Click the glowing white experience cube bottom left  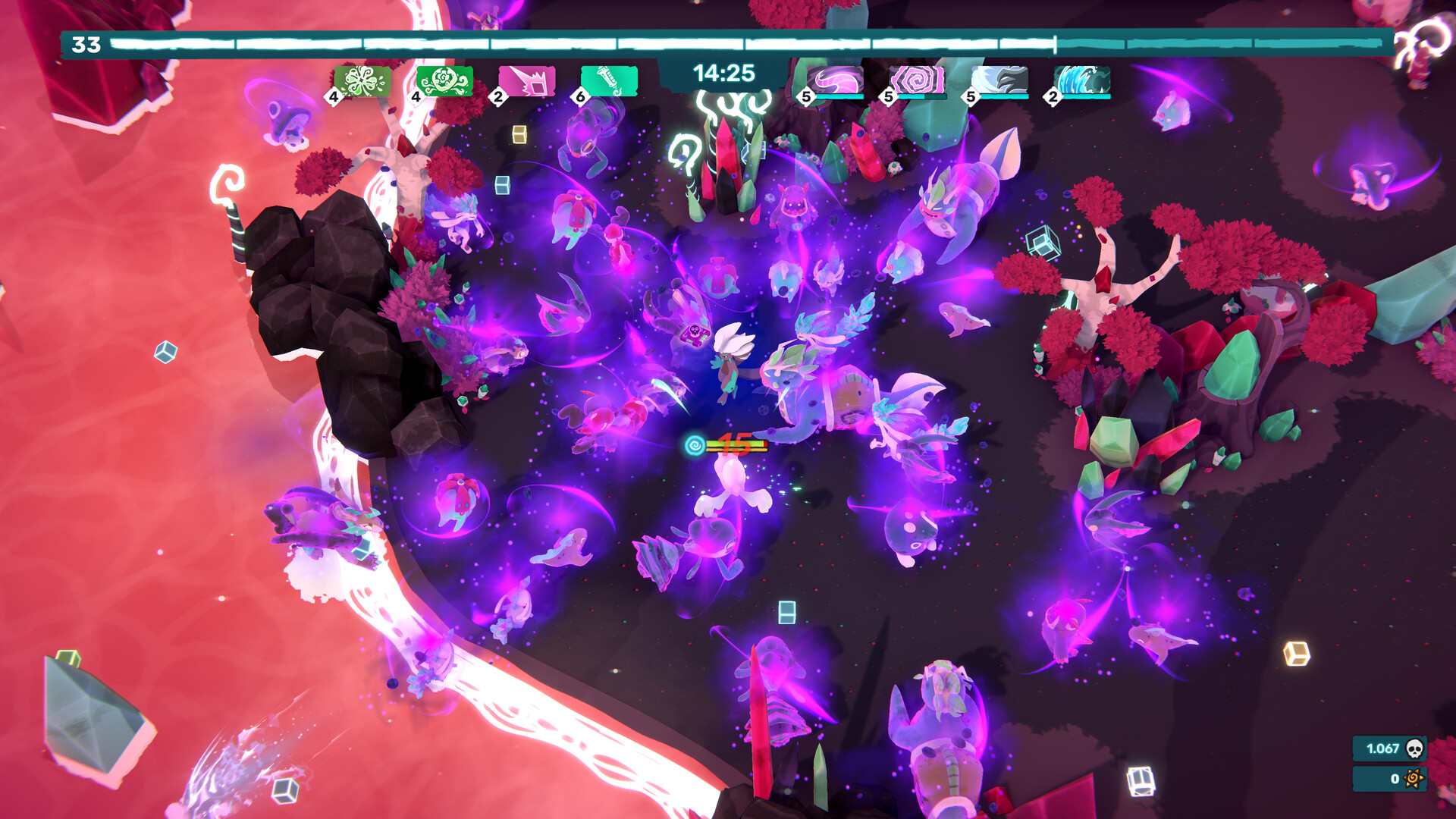pos(284,789)
